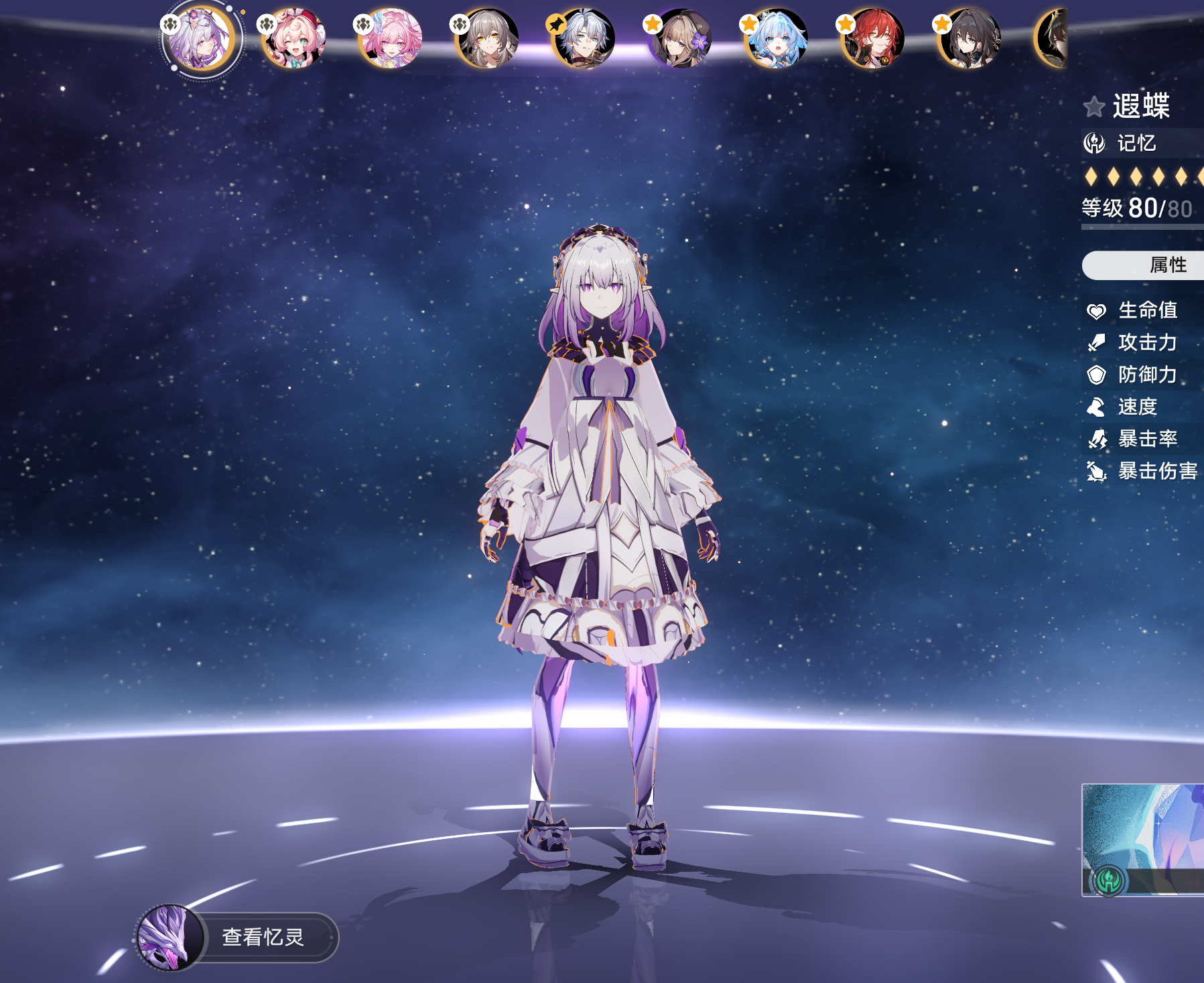This screenshot has height=983, width=1204.
Task: Choose the winking pink-haired character with red hat
Action: pyautogui.click(x=293, y=39)
